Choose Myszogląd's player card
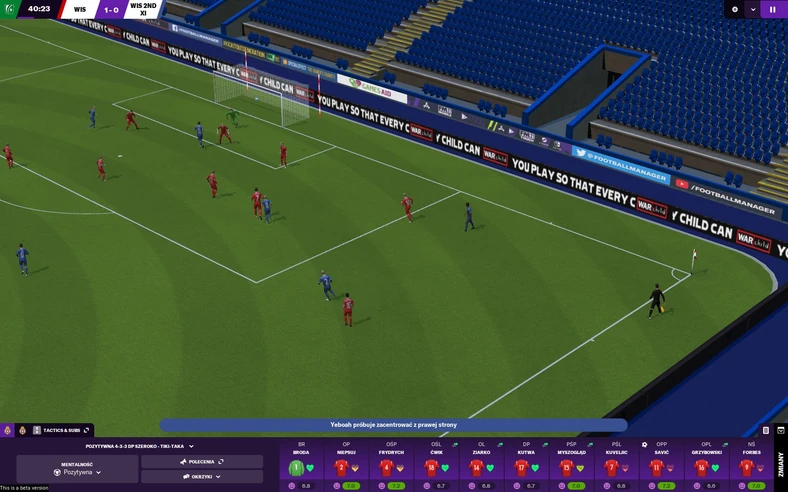The image size is (788, 492). point(571,466)
